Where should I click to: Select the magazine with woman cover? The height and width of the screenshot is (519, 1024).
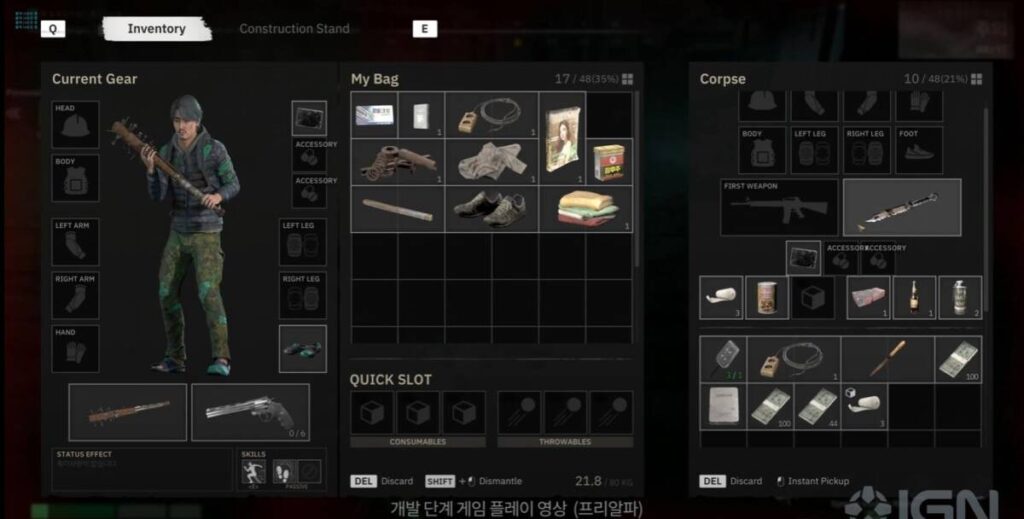(x=562, y=139)
